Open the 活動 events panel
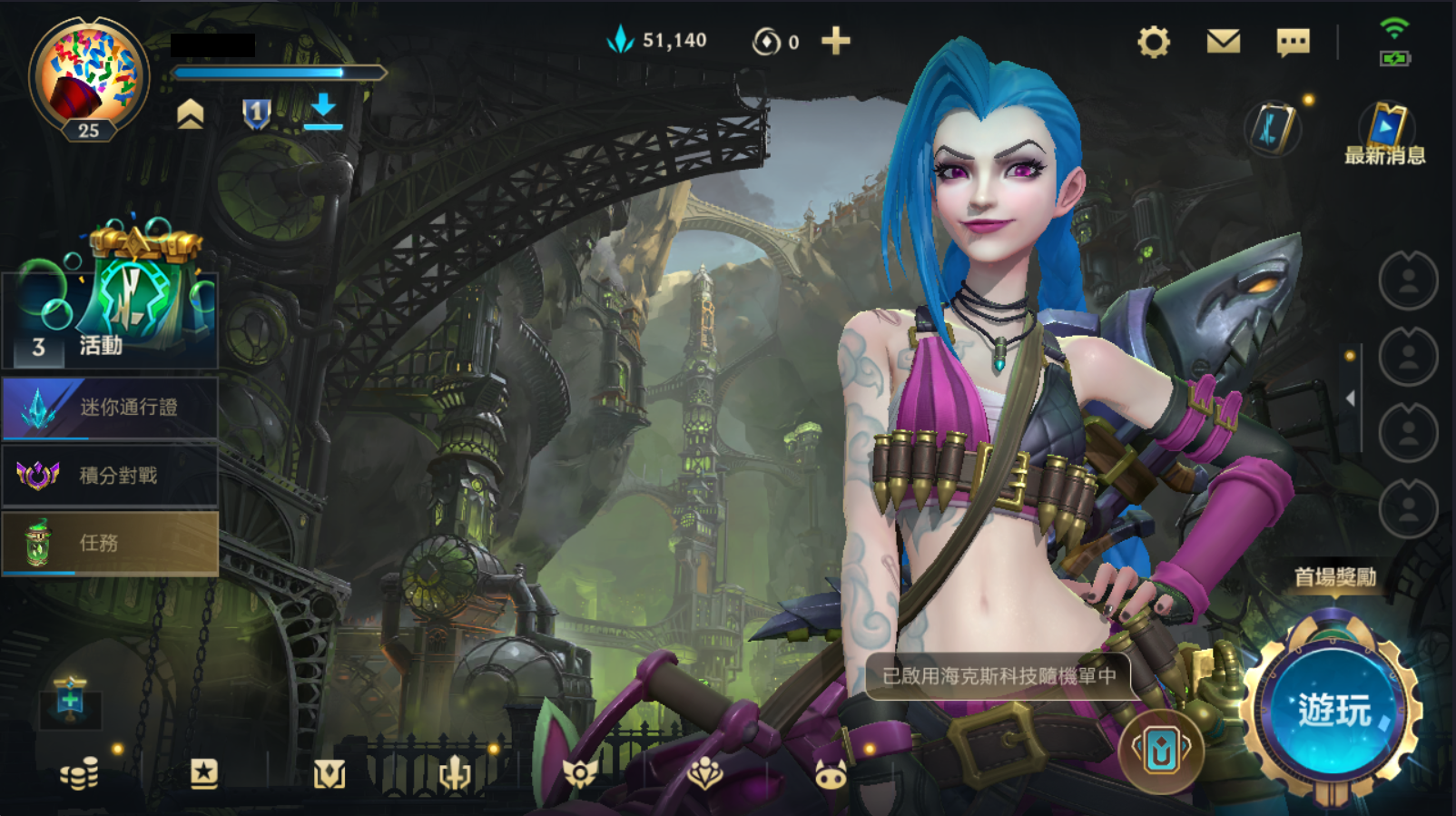Screen dimensions: 1456x816 coord(111,309)
